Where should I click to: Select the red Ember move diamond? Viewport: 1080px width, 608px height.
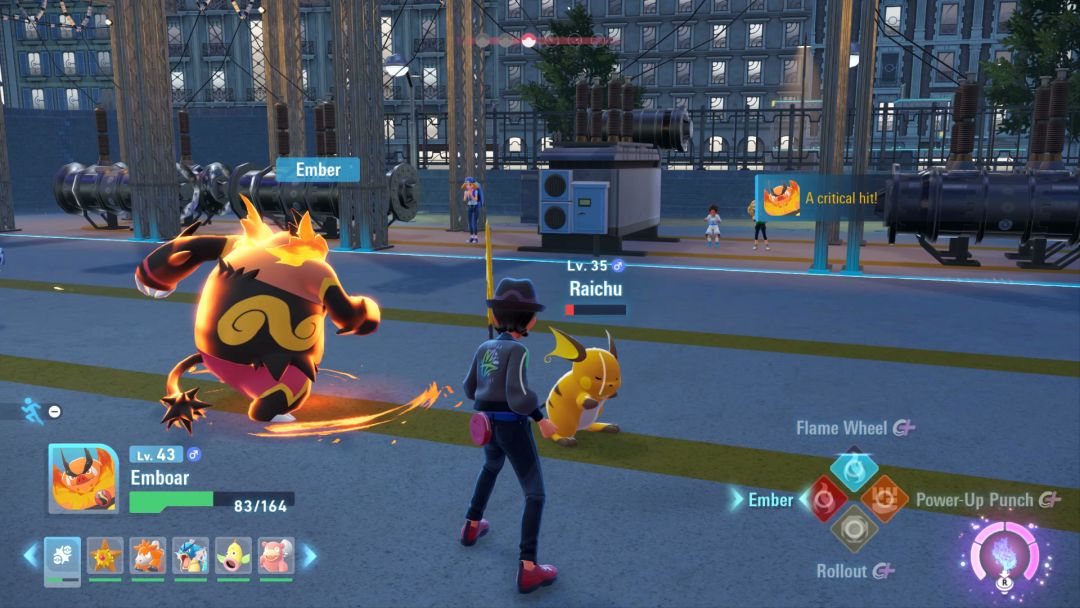824,499
